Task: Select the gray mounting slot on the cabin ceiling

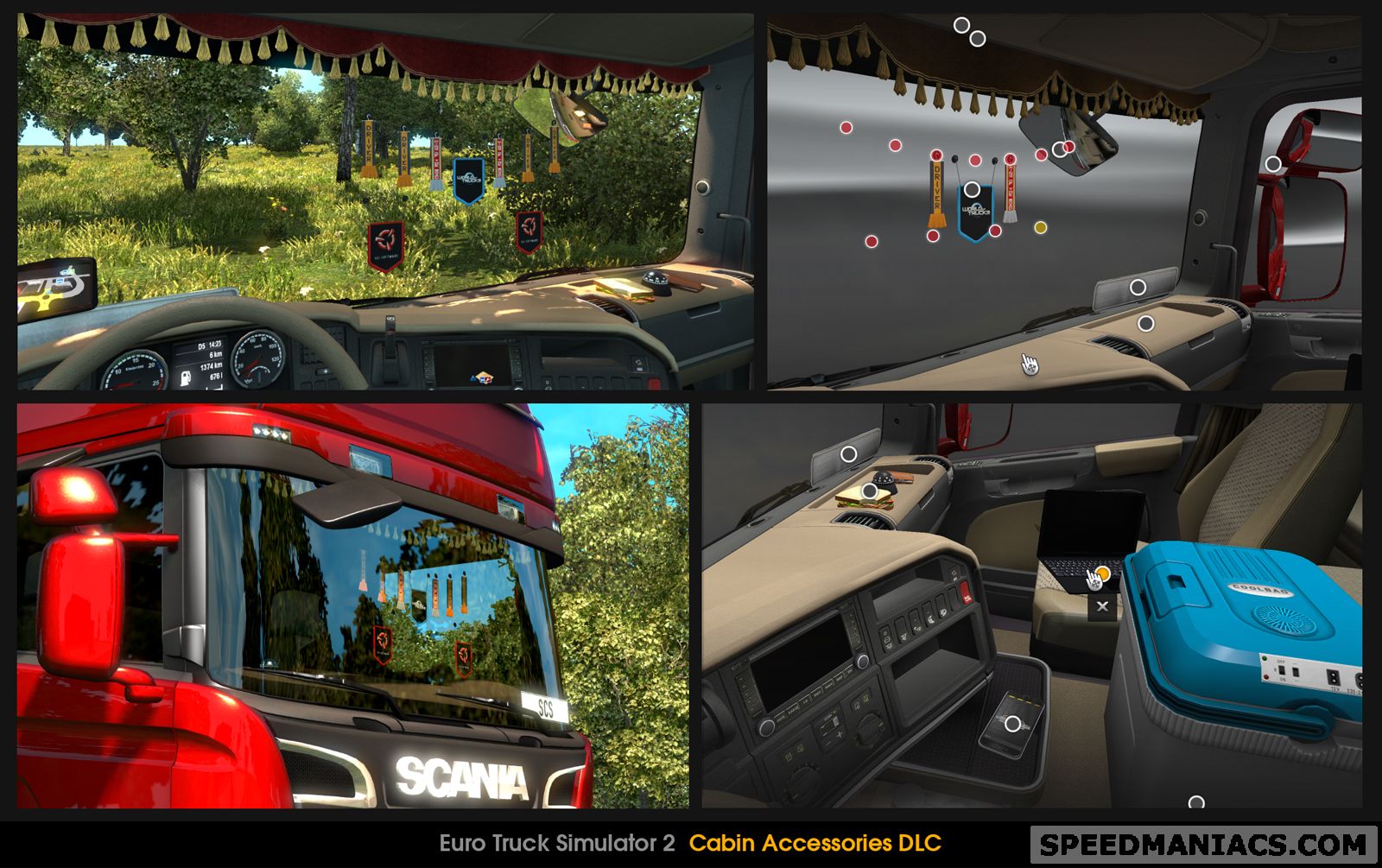Action: tap(961, 24)
